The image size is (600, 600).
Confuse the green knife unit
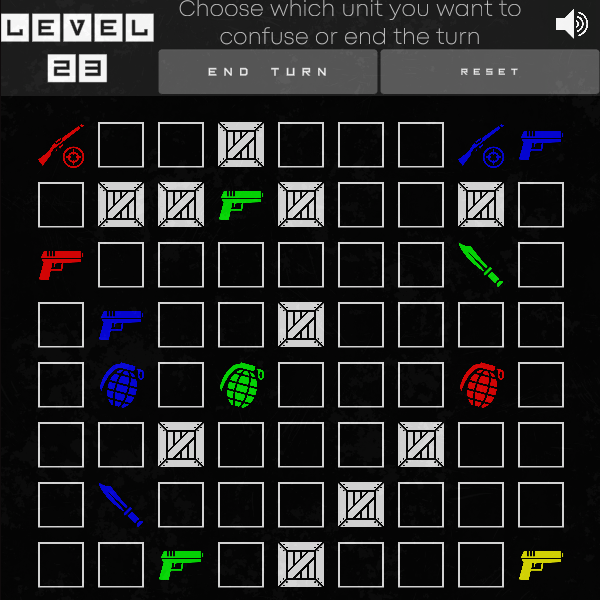(481, 265)
